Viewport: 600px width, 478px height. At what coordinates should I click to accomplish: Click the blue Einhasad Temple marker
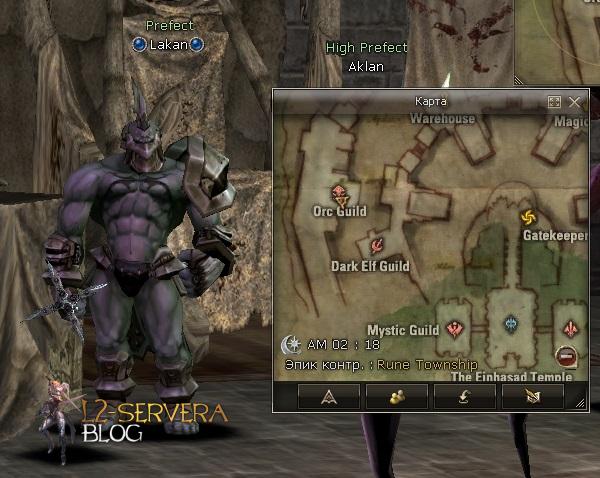(x=511, y=324)
